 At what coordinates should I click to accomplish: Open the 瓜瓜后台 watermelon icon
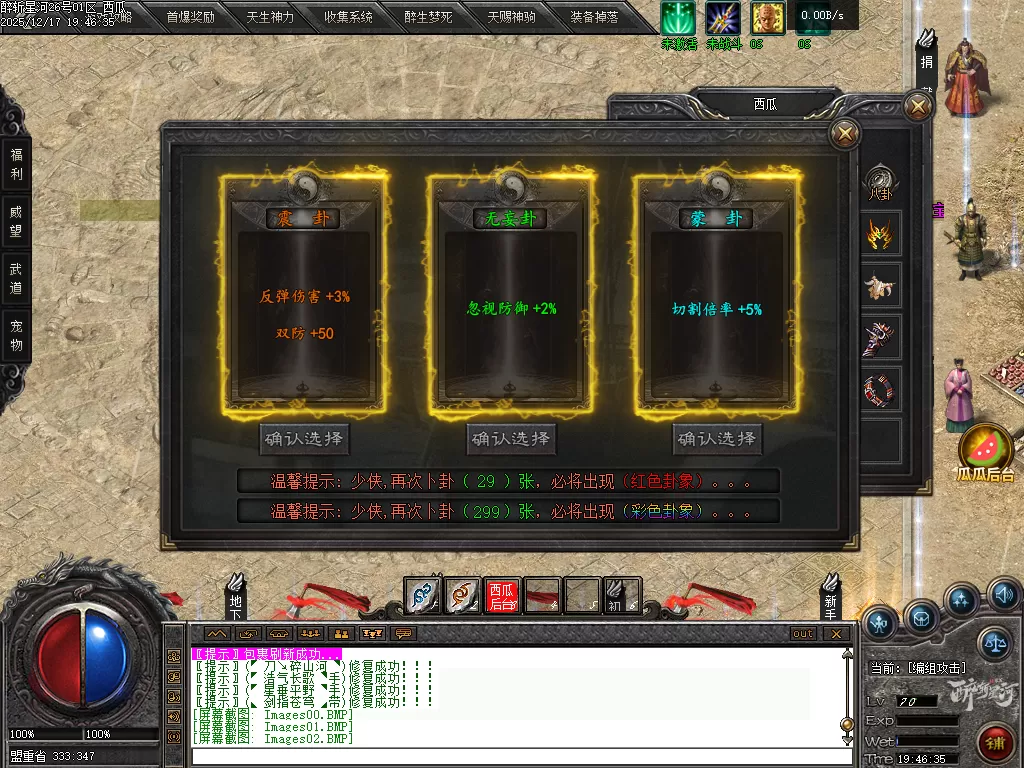pos(987,450)
